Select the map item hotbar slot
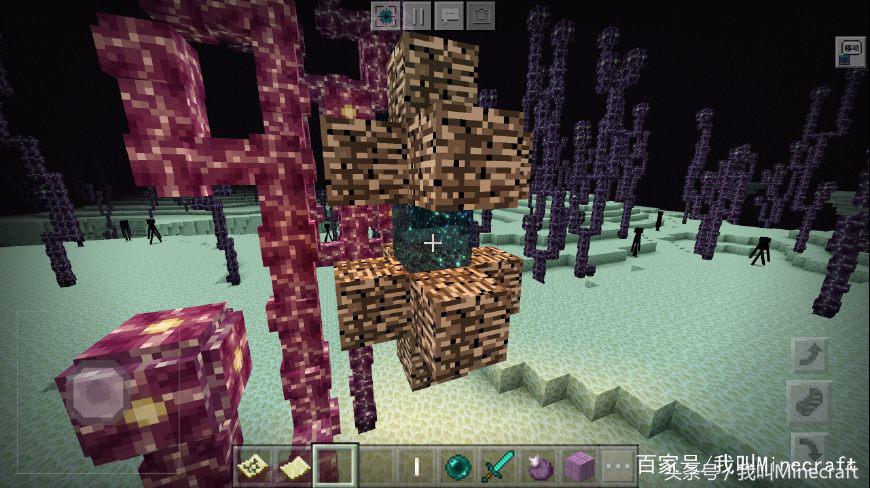Image resolution: width=870 pixels, height=488 pixels. point(254,466)
